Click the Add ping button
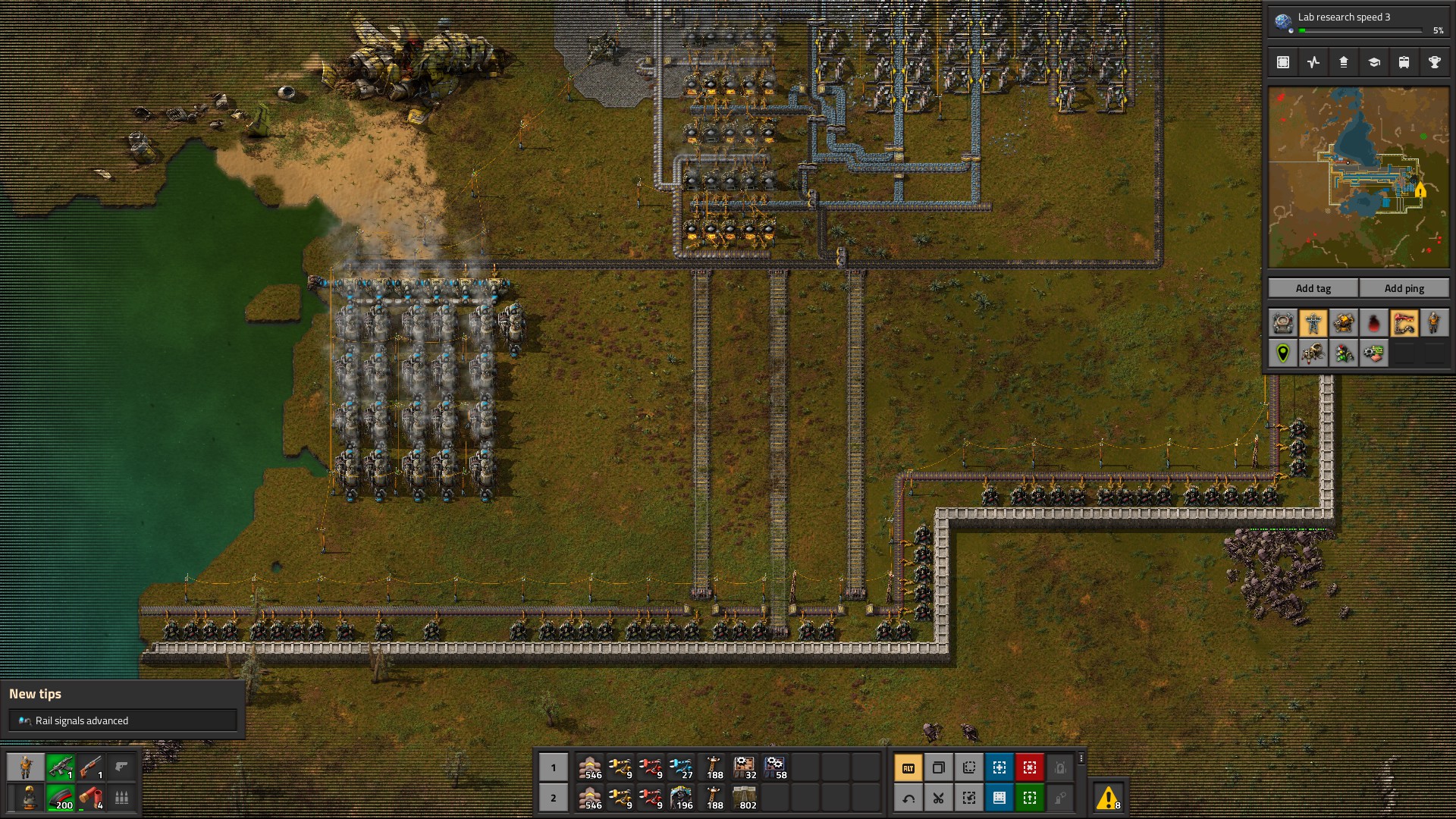The height and width of the screenshot is (819, 1456). coord(1404,288)
